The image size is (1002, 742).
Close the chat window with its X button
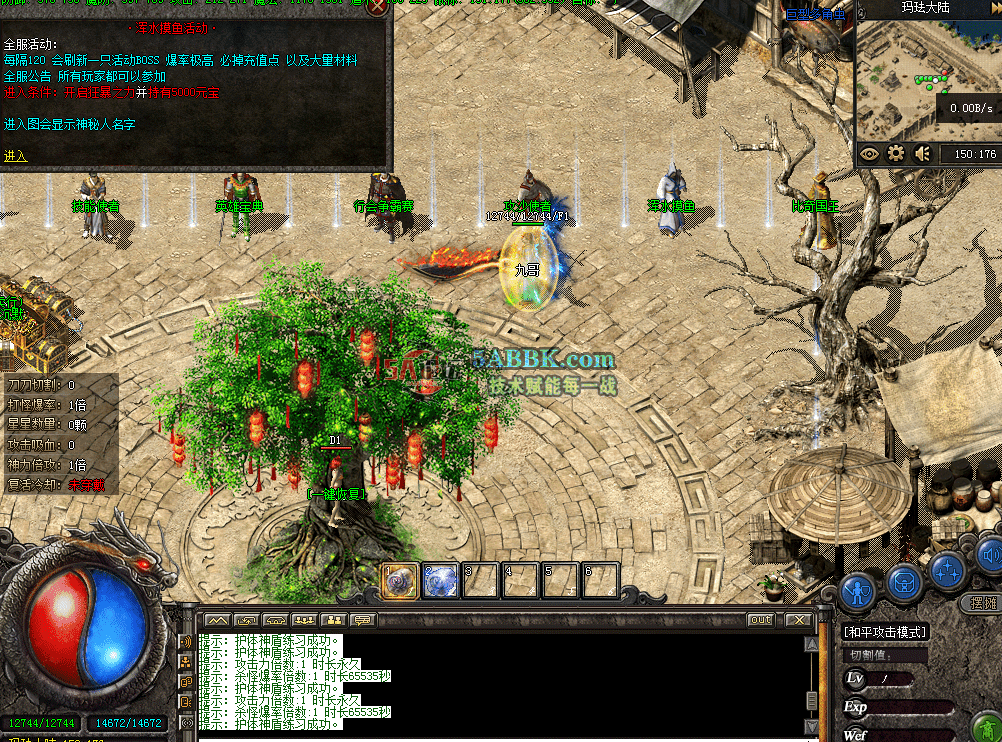[798, 620]
